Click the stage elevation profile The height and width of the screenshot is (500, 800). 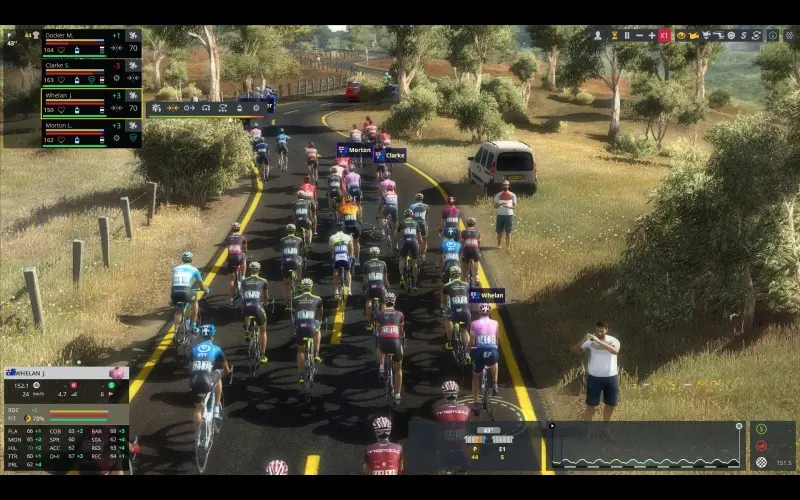pyautogui.click(x=646, y=446)
